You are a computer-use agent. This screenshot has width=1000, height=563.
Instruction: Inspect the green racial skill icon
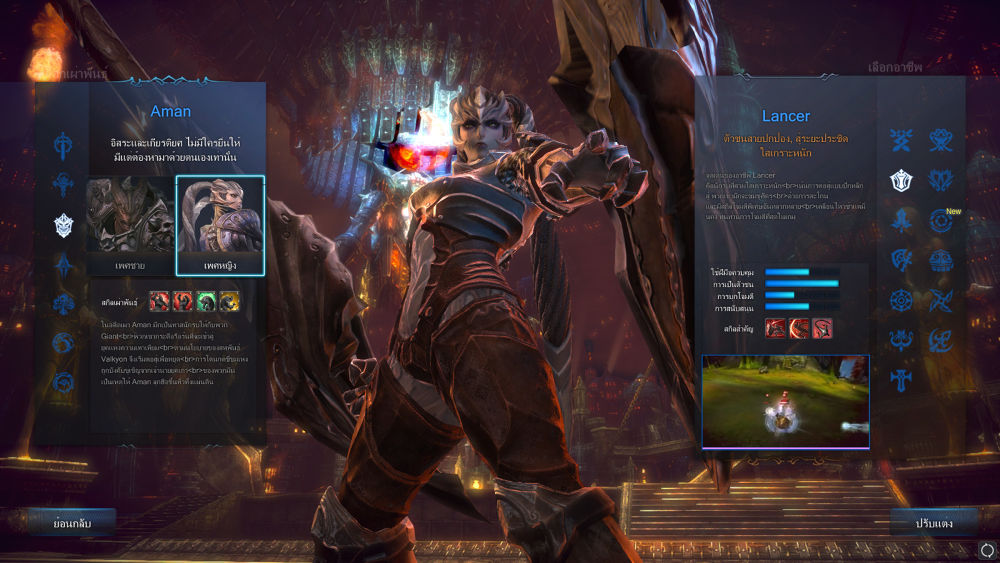205,300
